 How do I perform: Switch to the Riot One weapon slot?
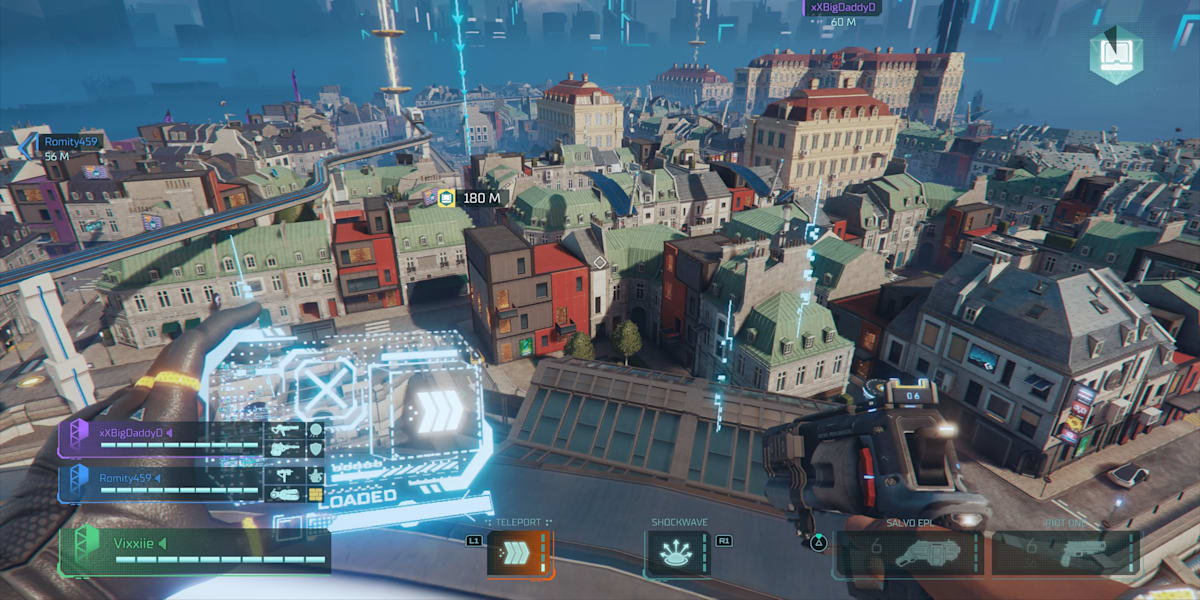[x=1065, y=553]
